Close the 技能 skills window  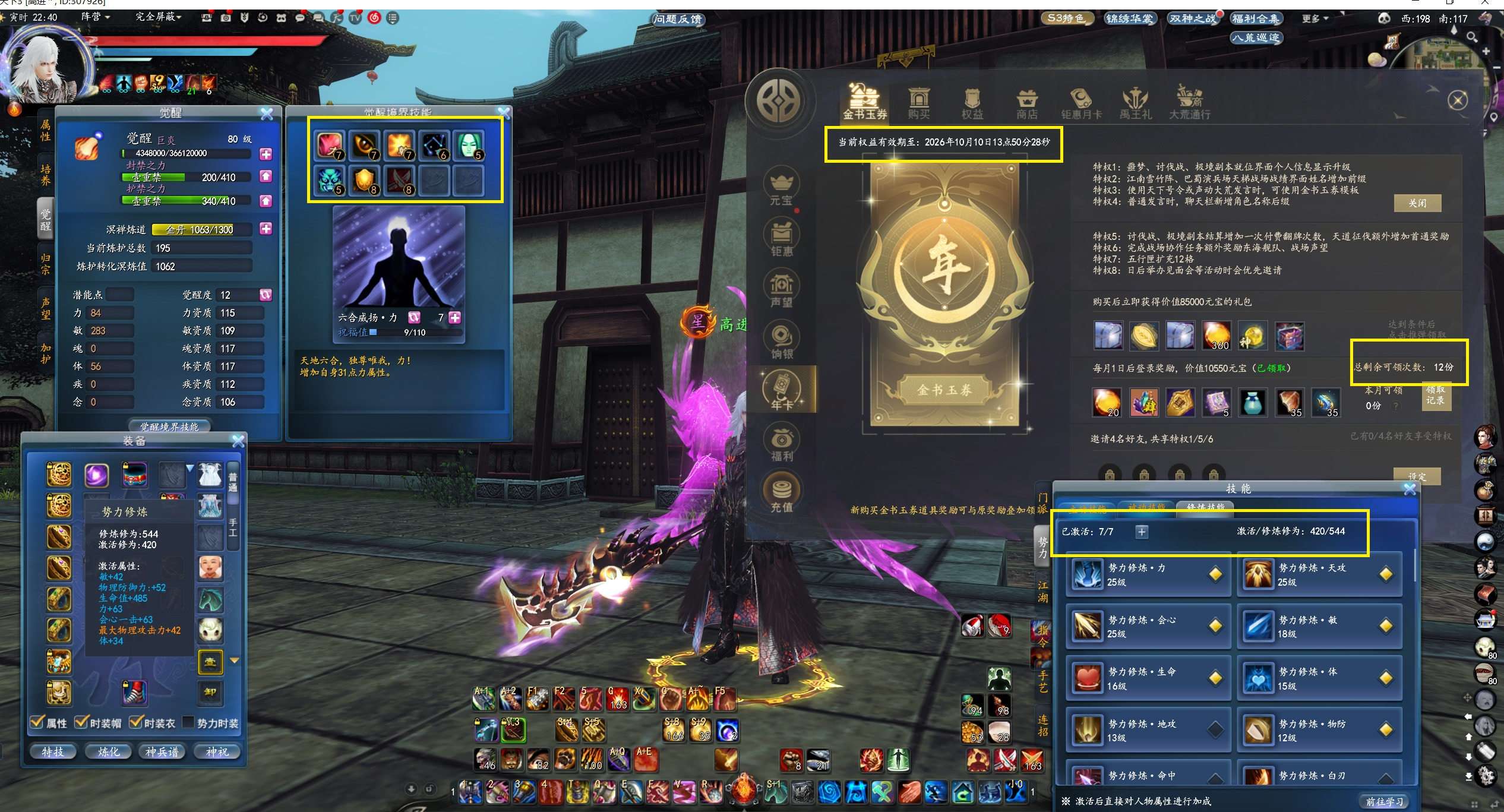click(1410, 489)
